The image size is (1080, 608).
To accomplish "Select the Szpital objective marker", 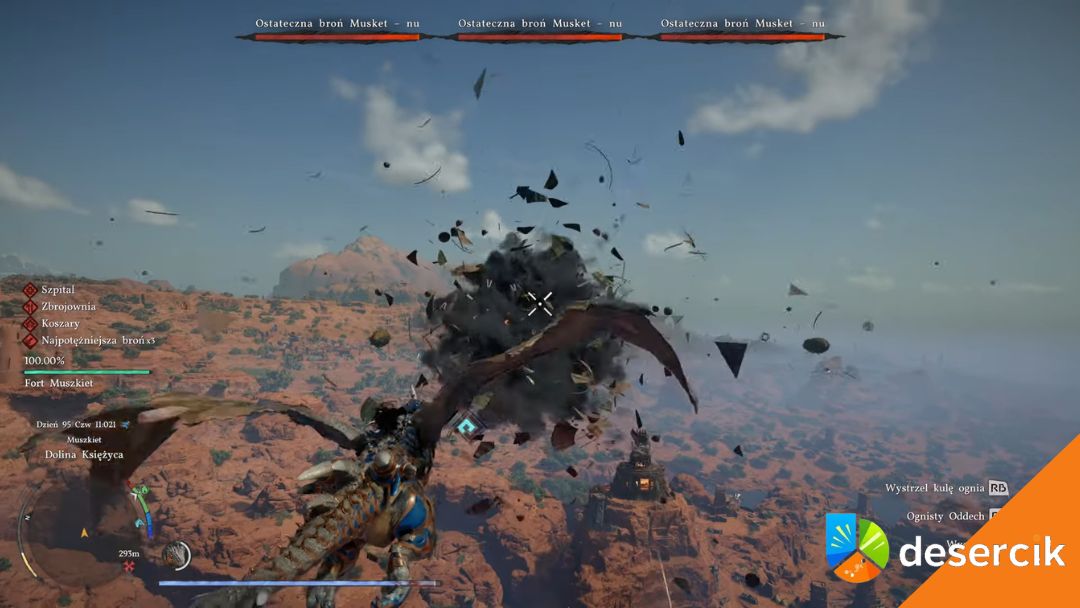I will pos(31,289).
